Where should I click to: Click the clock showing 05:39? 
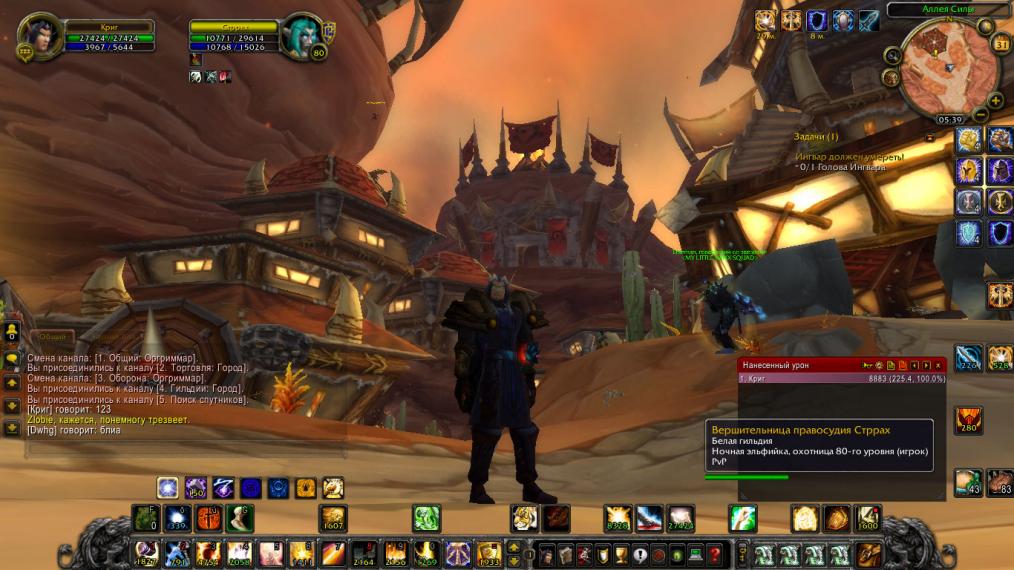(950, 119)
